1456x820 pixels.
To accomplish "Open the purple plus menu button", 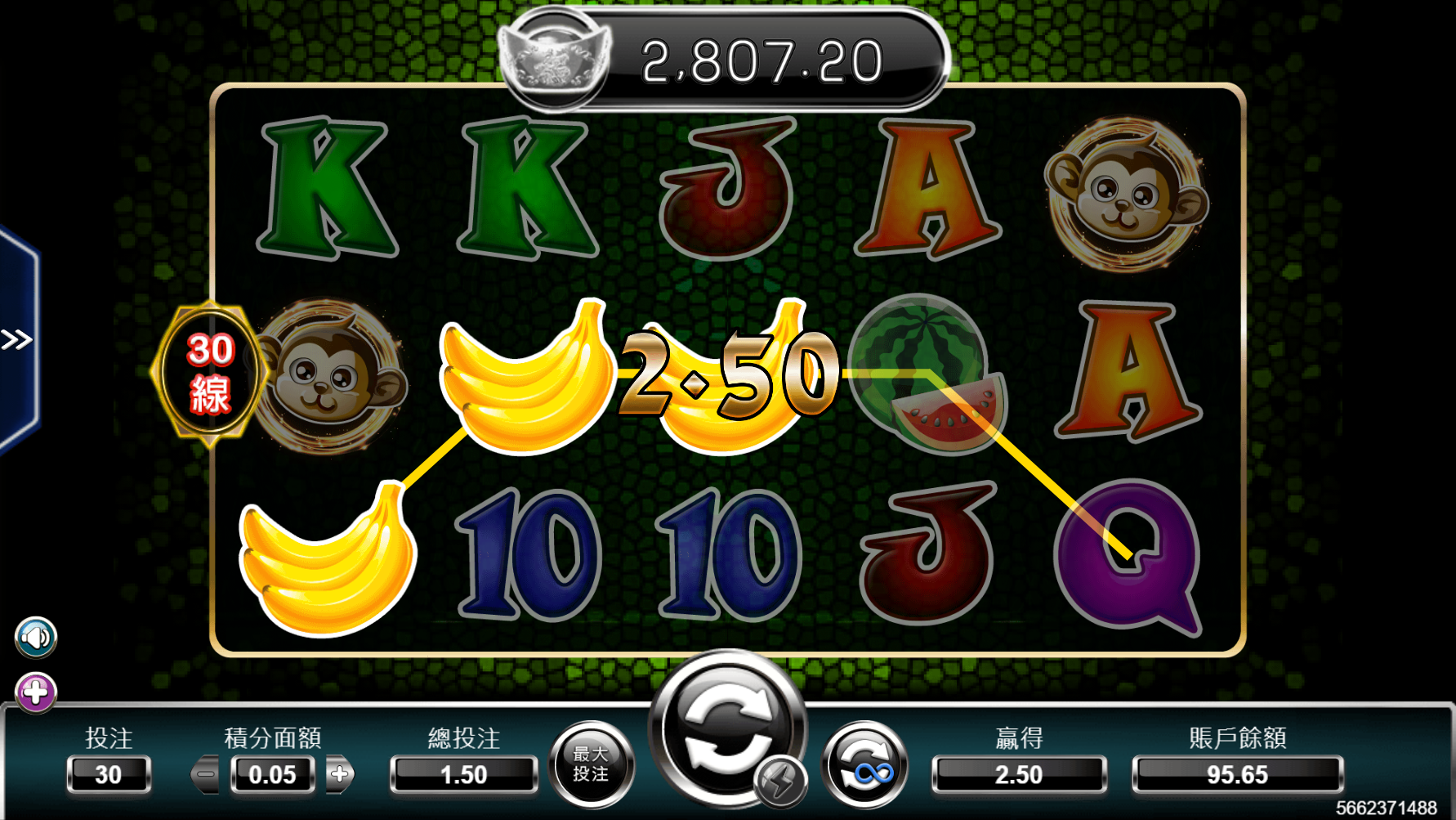I will coord(36,692).
